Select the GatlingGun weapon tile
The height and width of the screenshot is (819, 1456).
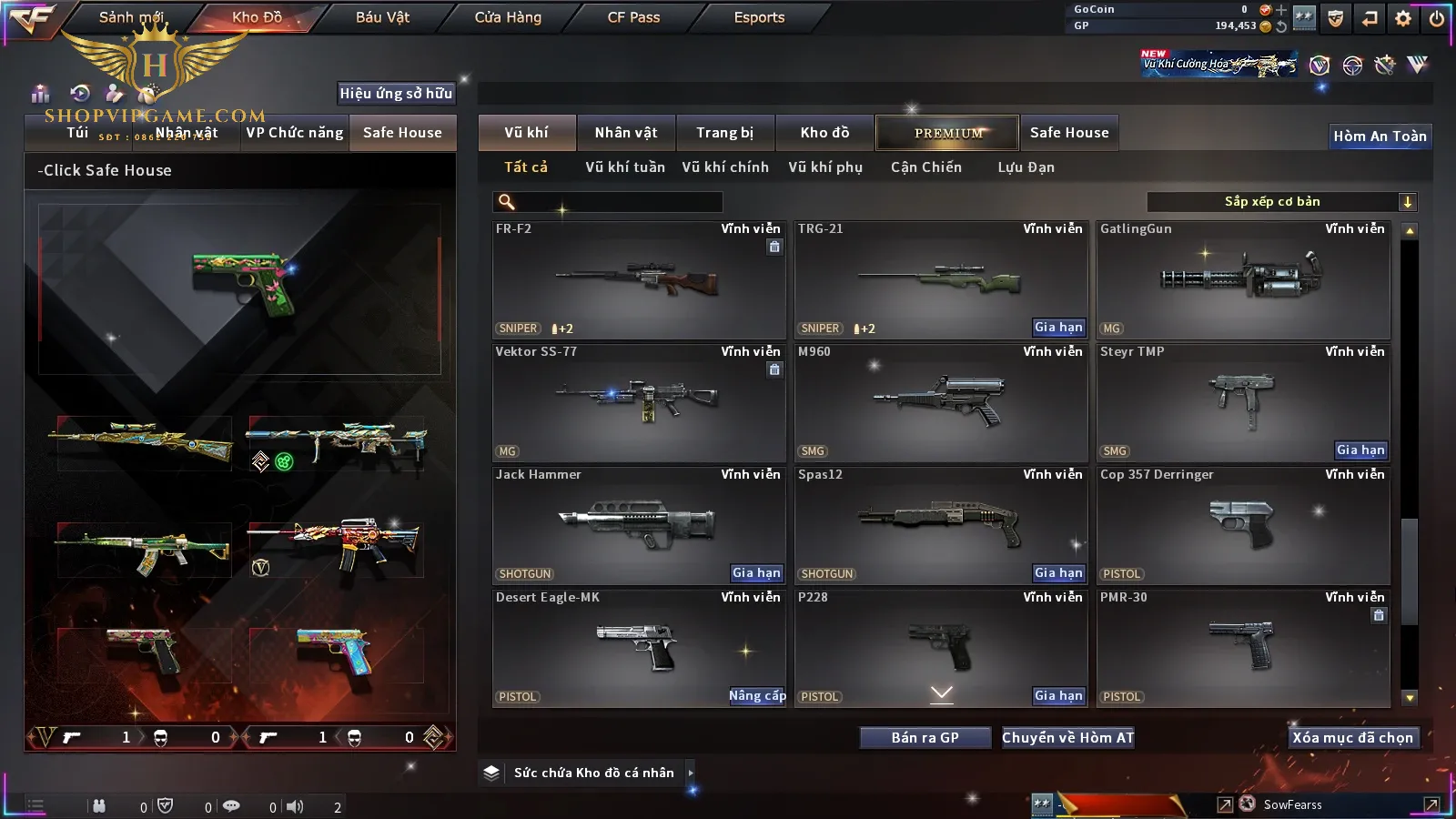tap(1243, 279)
